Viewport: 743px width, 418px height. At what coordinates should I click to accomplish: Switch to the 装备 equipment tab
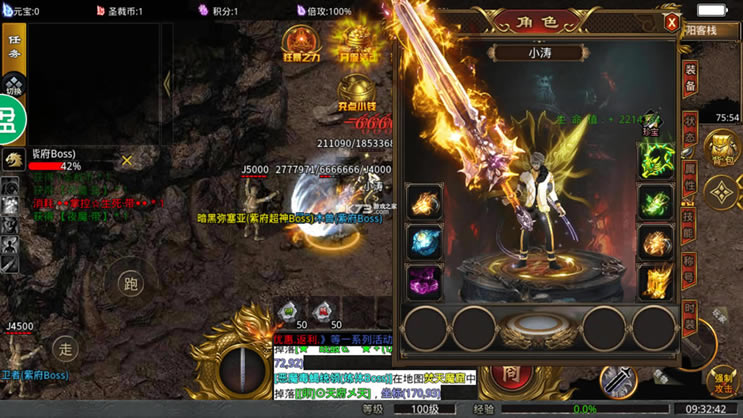[690, 81]
